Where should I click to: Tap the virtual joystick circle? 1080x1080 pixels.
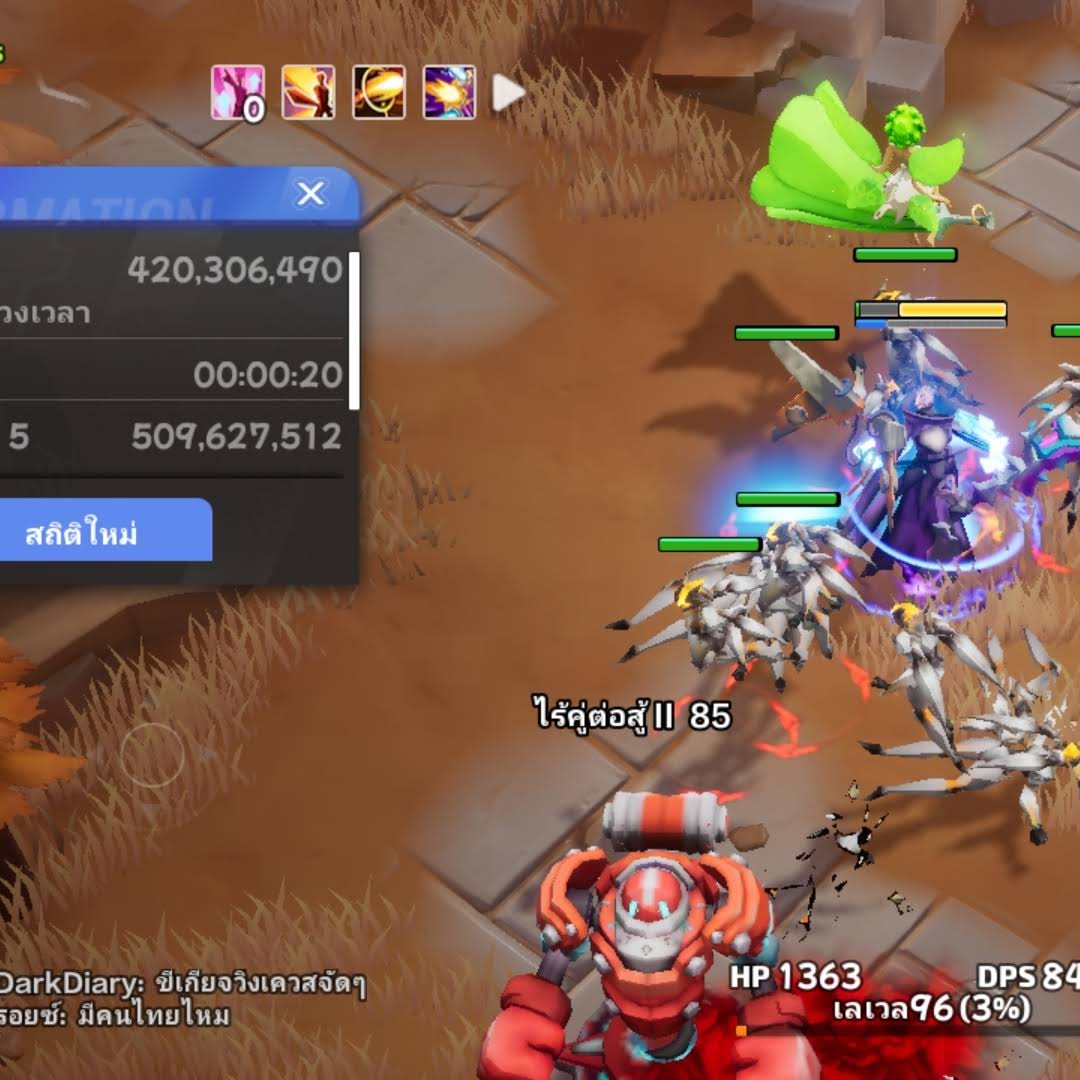(152, 757)
